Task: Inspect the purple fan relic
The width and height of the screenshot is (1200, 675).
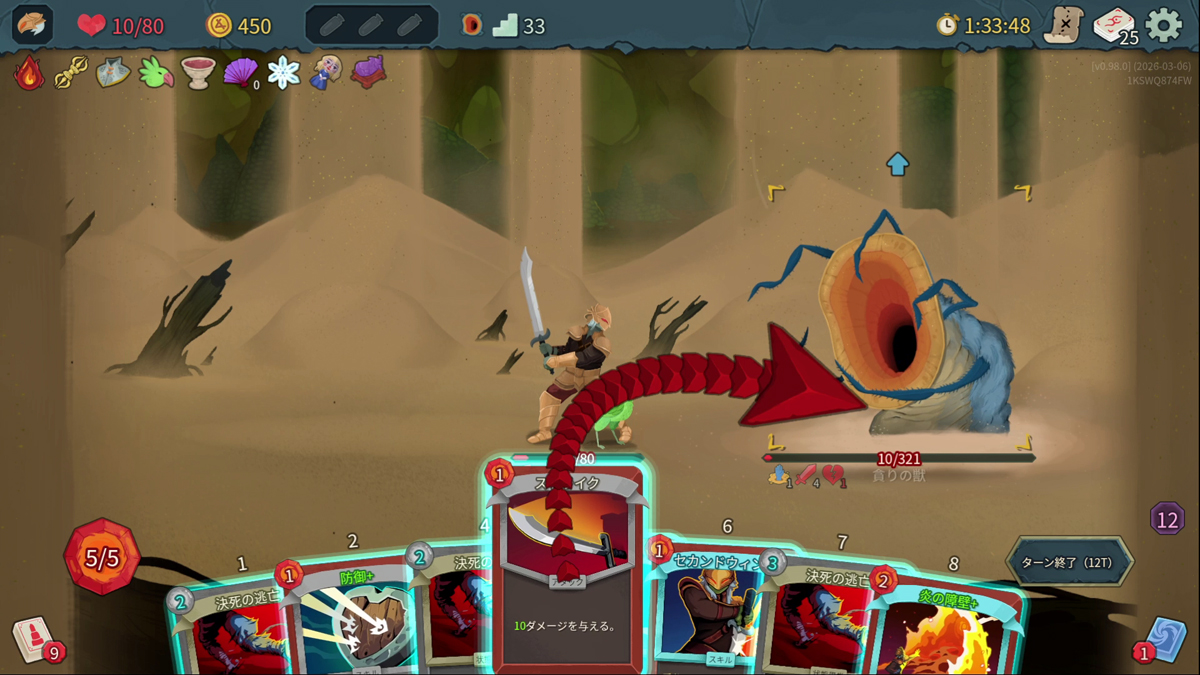Action: [240, 73]
